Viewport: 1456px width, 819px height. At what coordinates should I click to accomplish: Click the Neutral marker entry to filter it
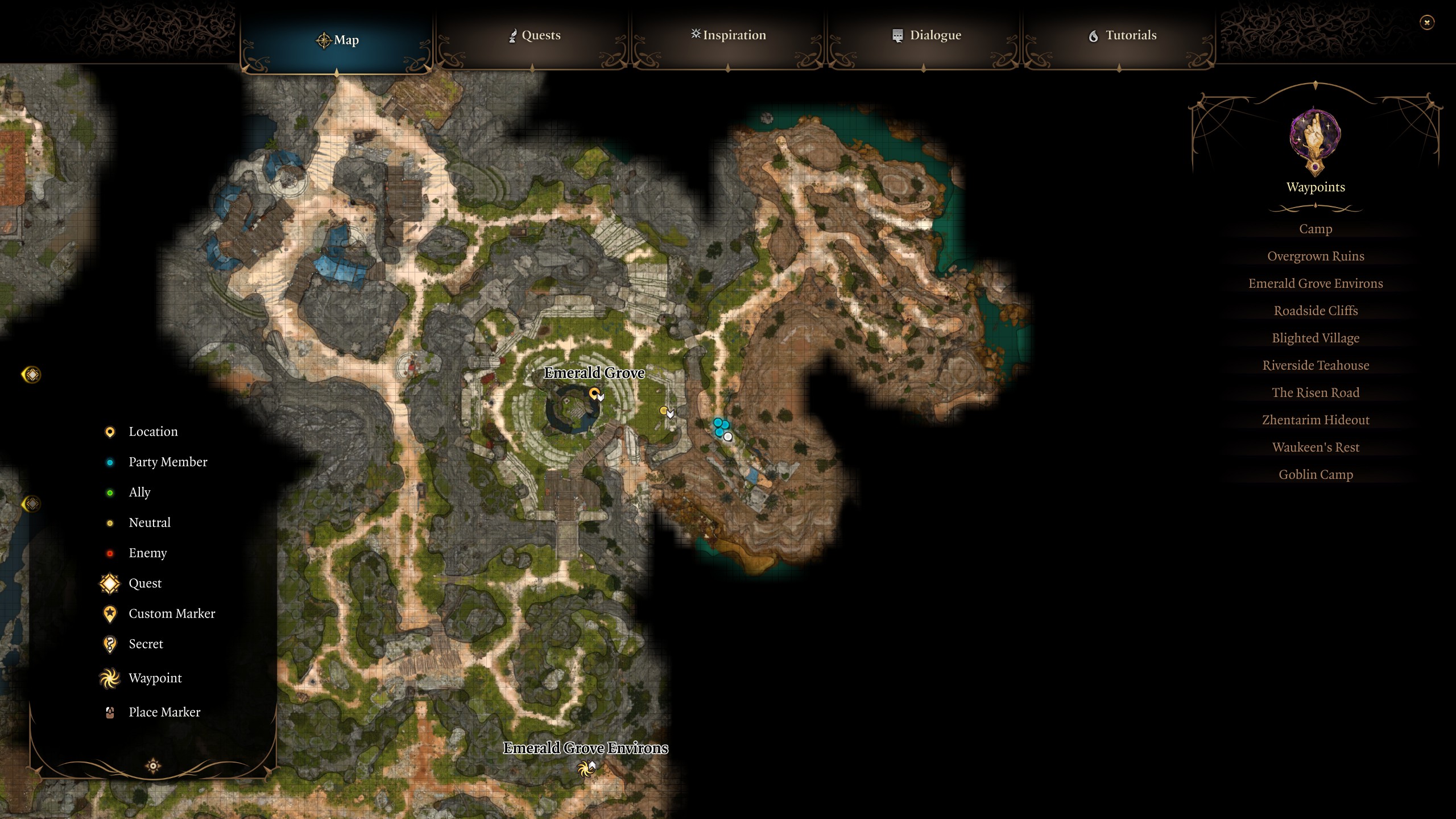point(110,522)
